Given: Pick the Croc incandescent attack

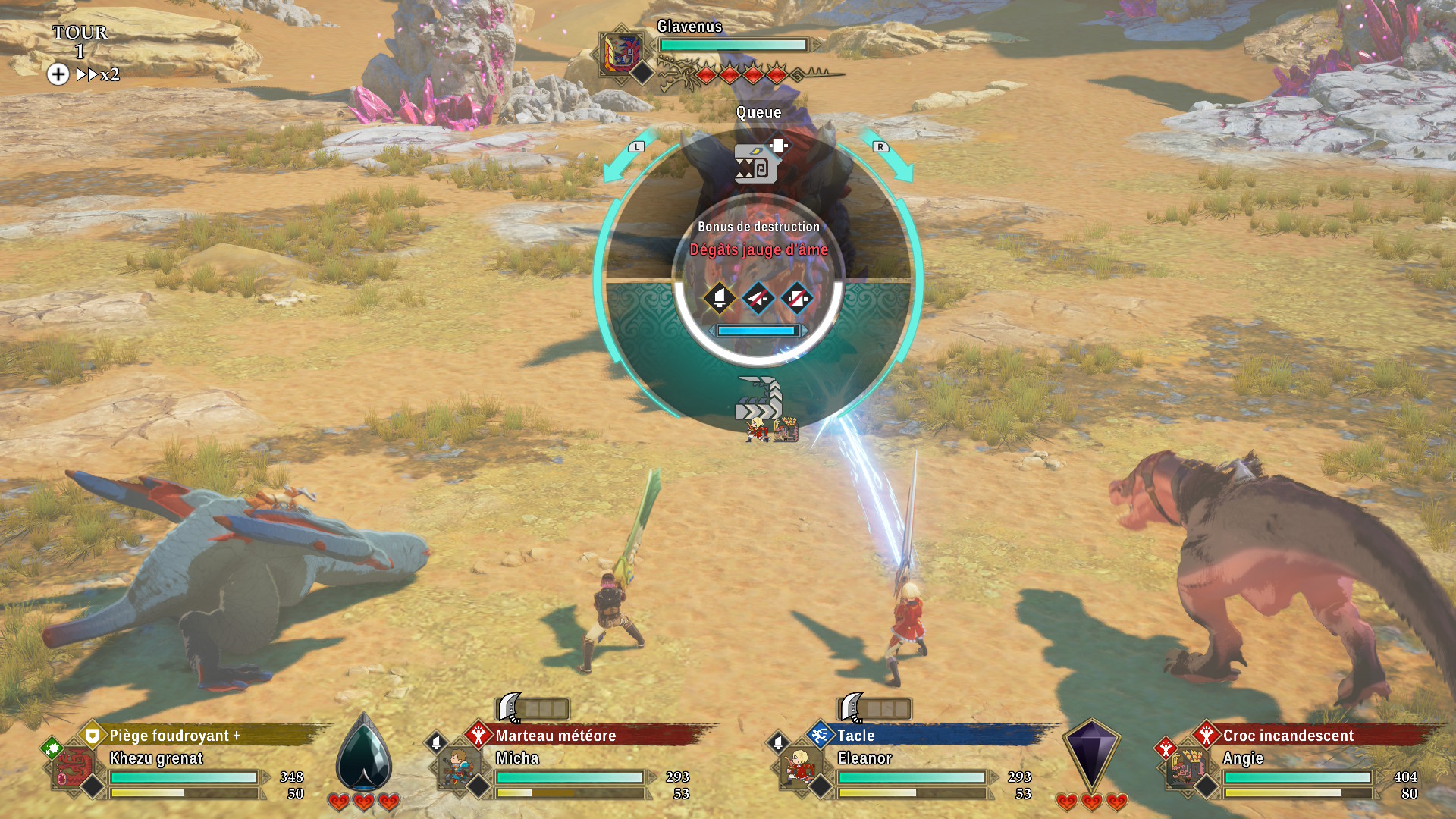Looking at the screenshot, I should click(1288, 736).
